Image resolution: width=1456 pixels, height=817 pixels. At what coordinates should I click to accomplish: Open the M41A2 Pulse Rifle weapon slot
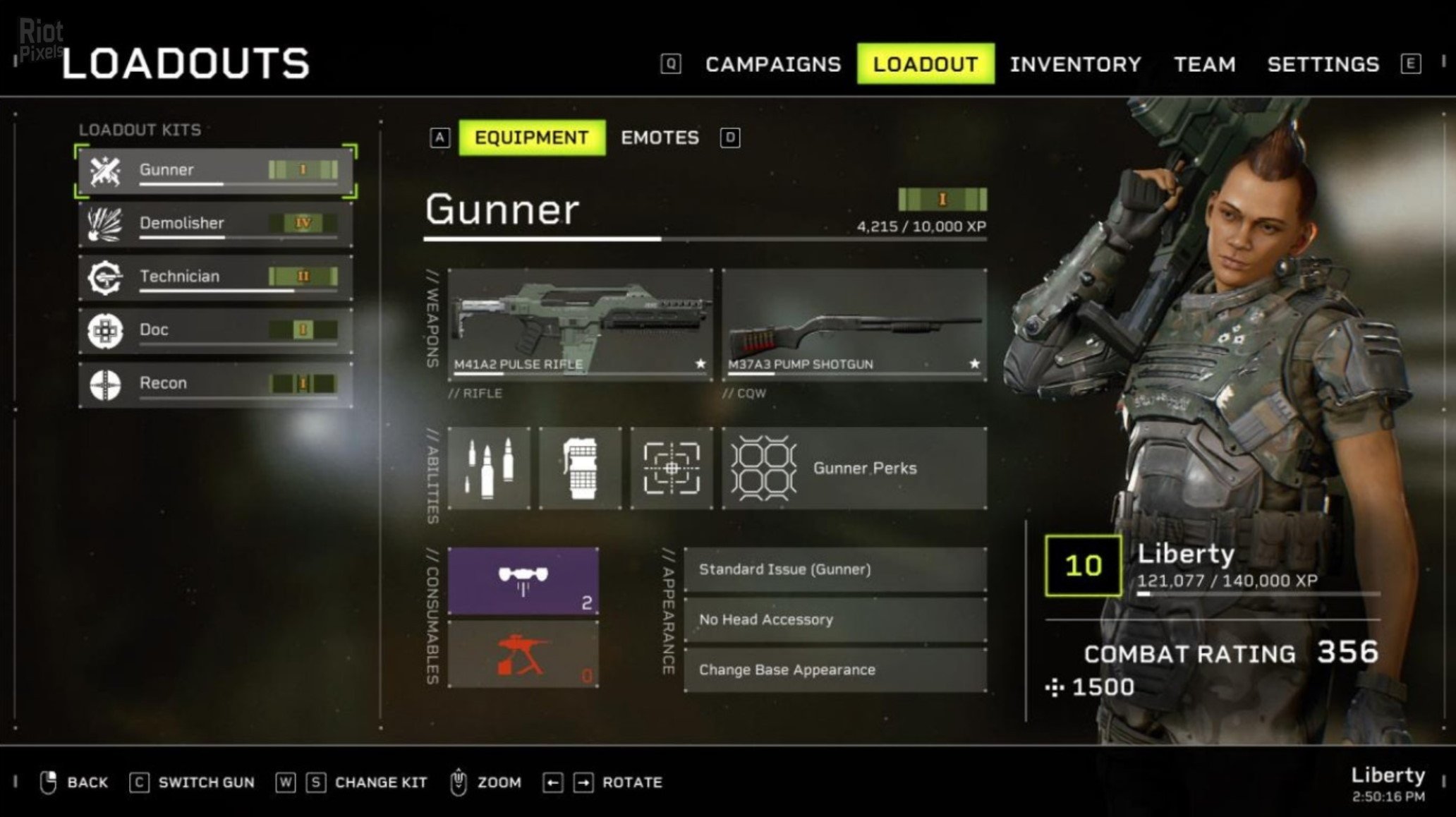580,325
